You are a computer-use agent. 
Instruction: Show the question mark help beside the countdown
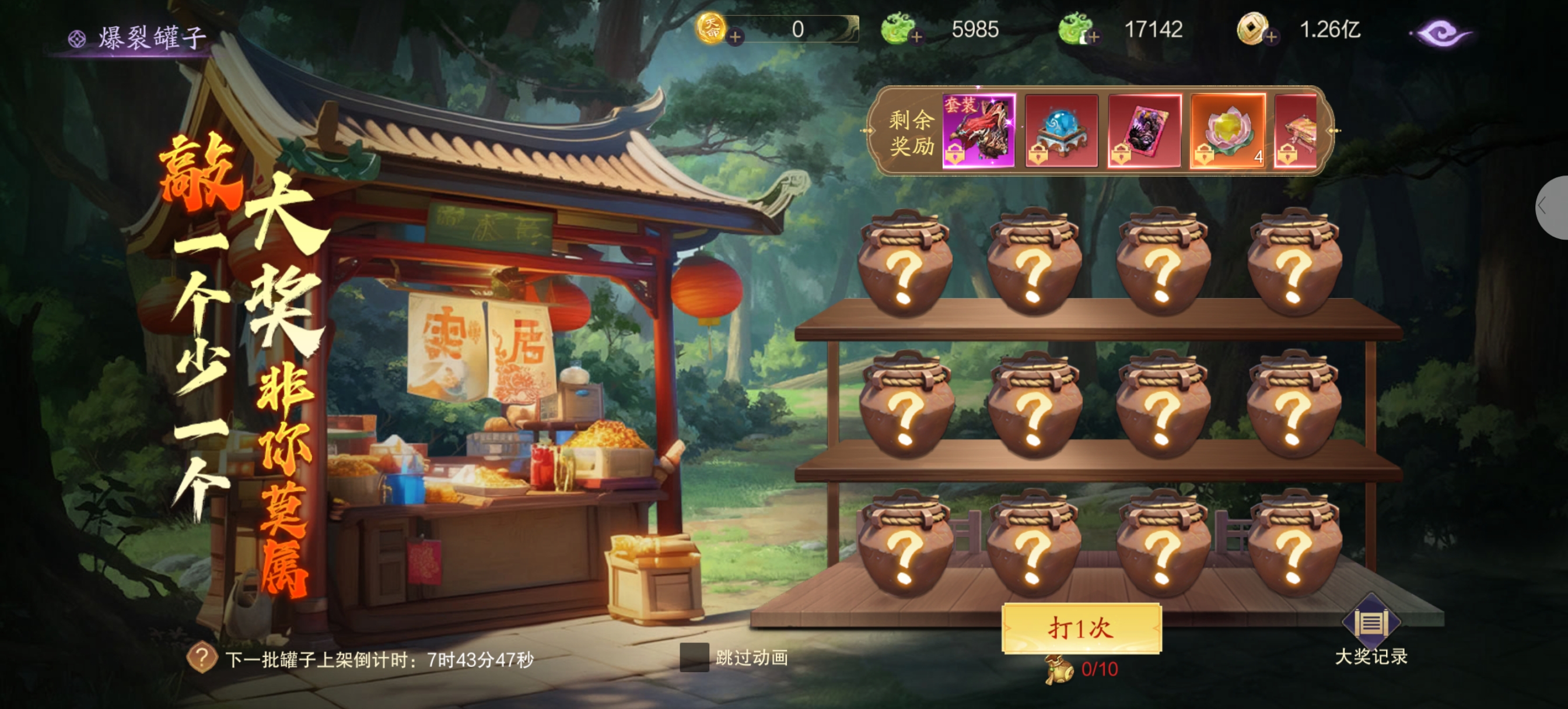coord(202,658)
